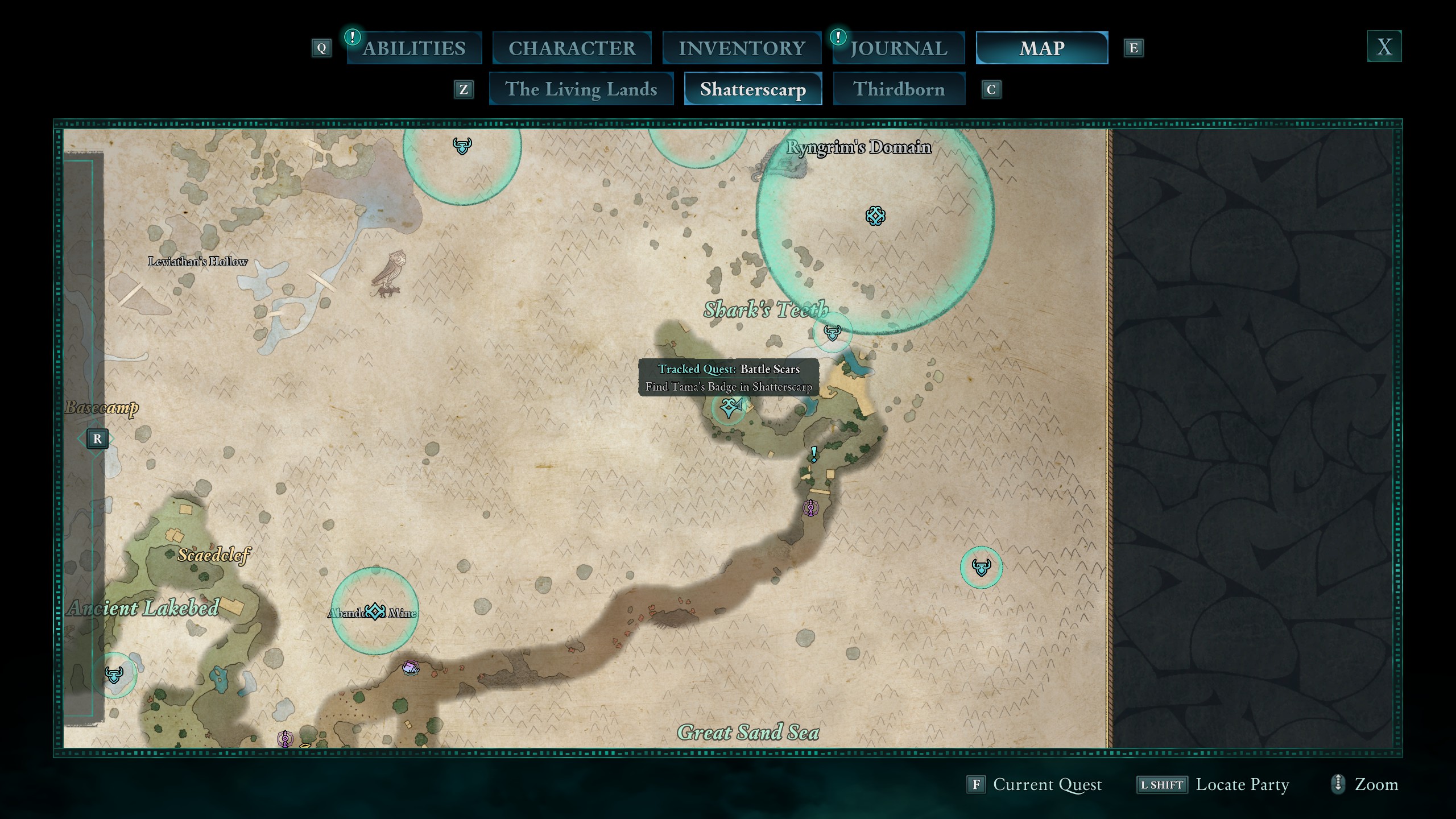Go to the Journal tab

pos(899,48)
